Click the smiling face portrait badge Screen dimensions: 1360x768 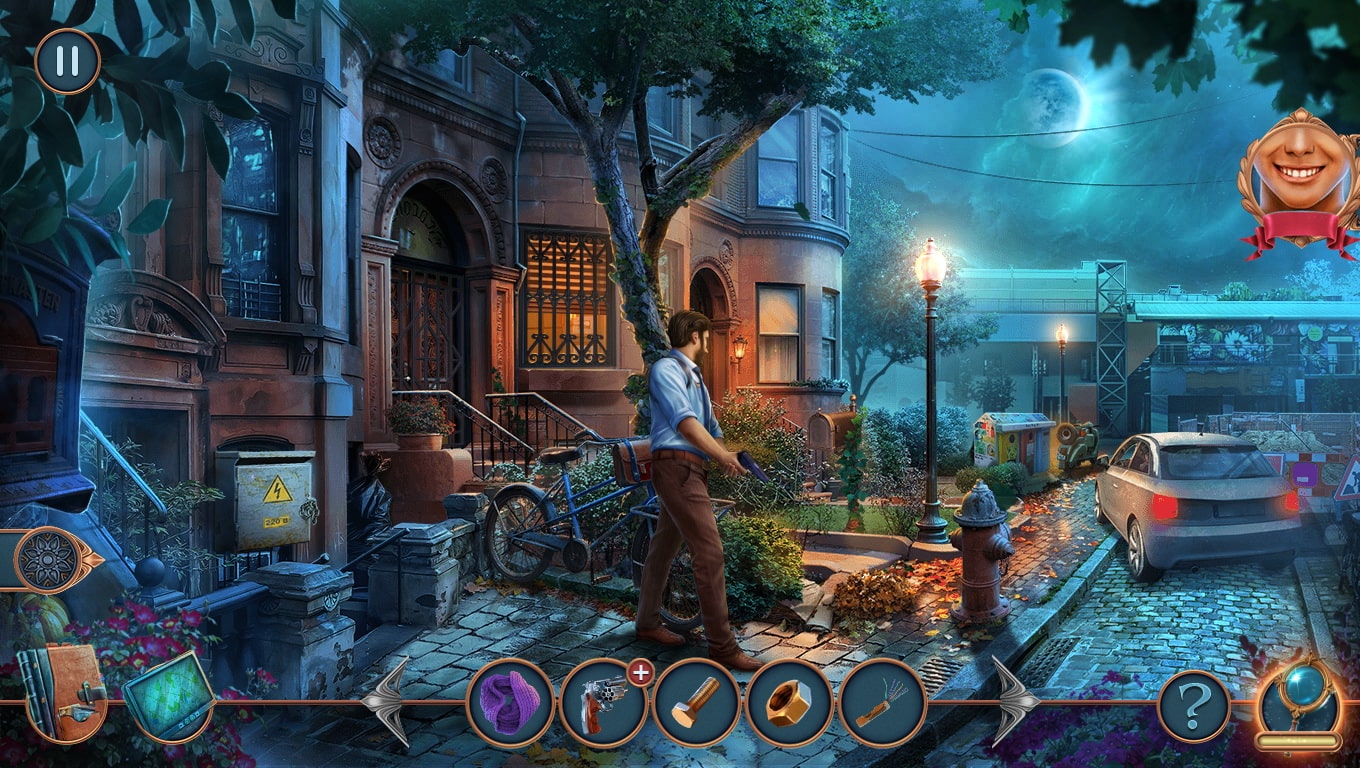(x=1300, y=178)
